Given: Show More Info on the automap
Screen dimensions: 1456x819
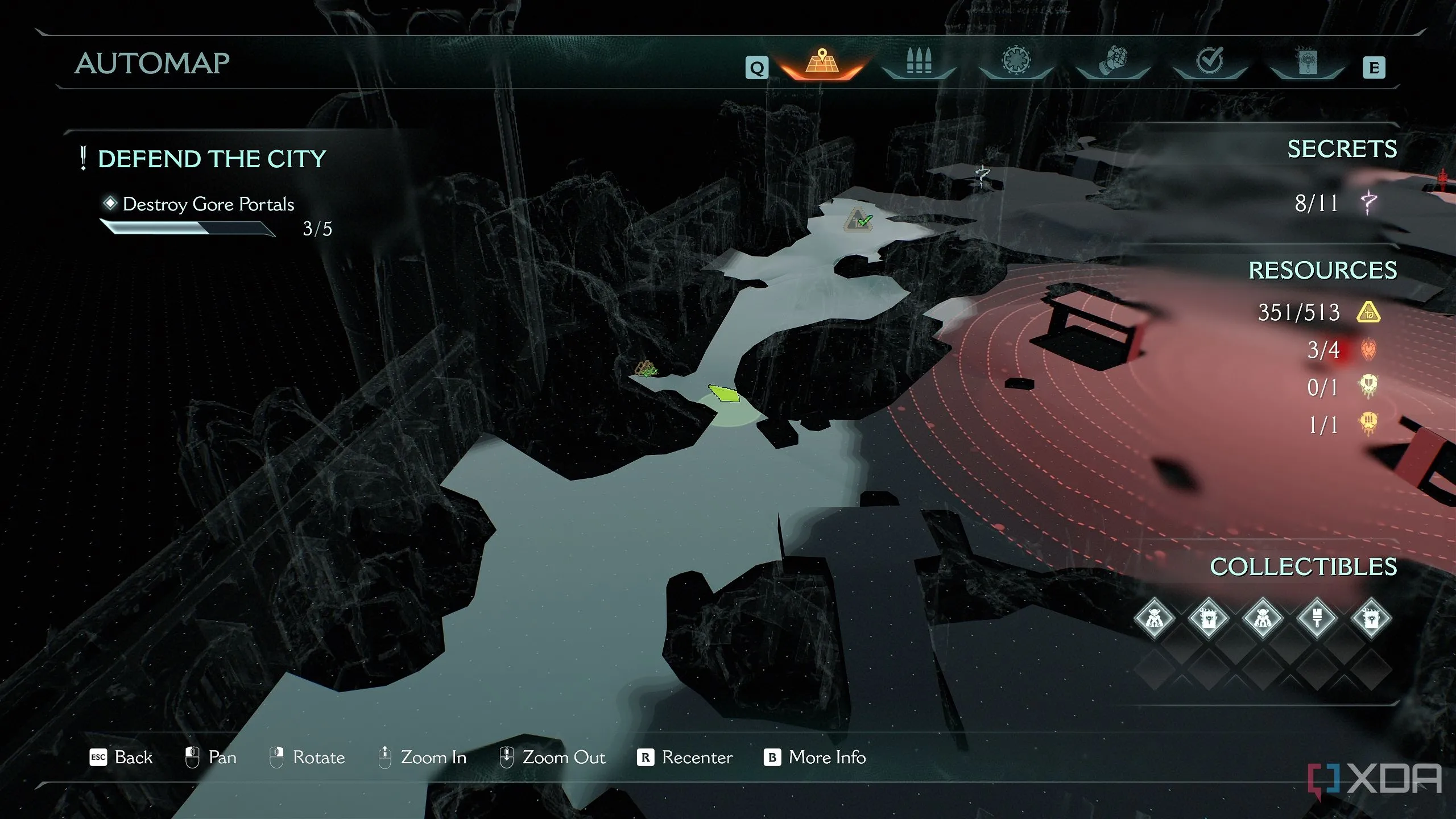Looking at the screenshot, I should point(814,758).
